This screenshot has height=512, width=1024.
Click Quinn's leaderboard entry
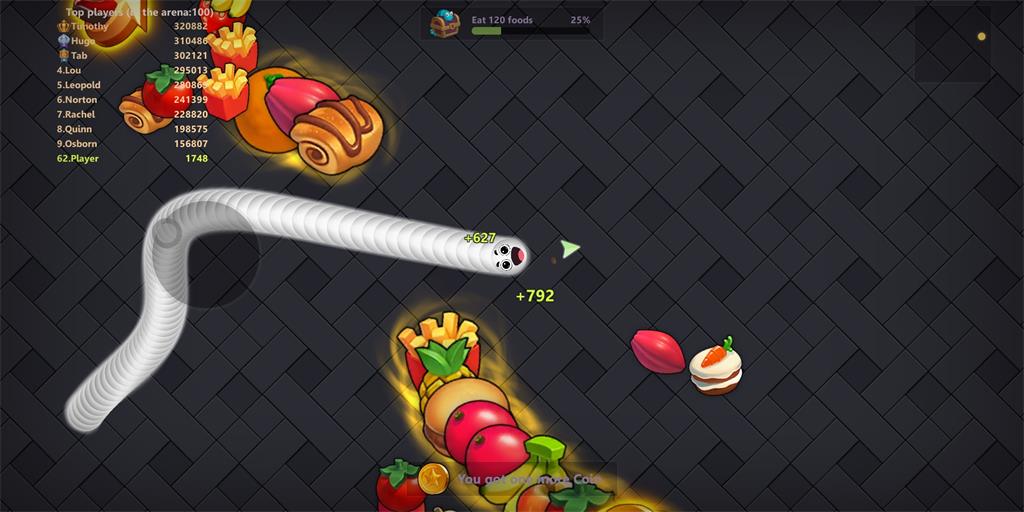(x=132, y=129)
